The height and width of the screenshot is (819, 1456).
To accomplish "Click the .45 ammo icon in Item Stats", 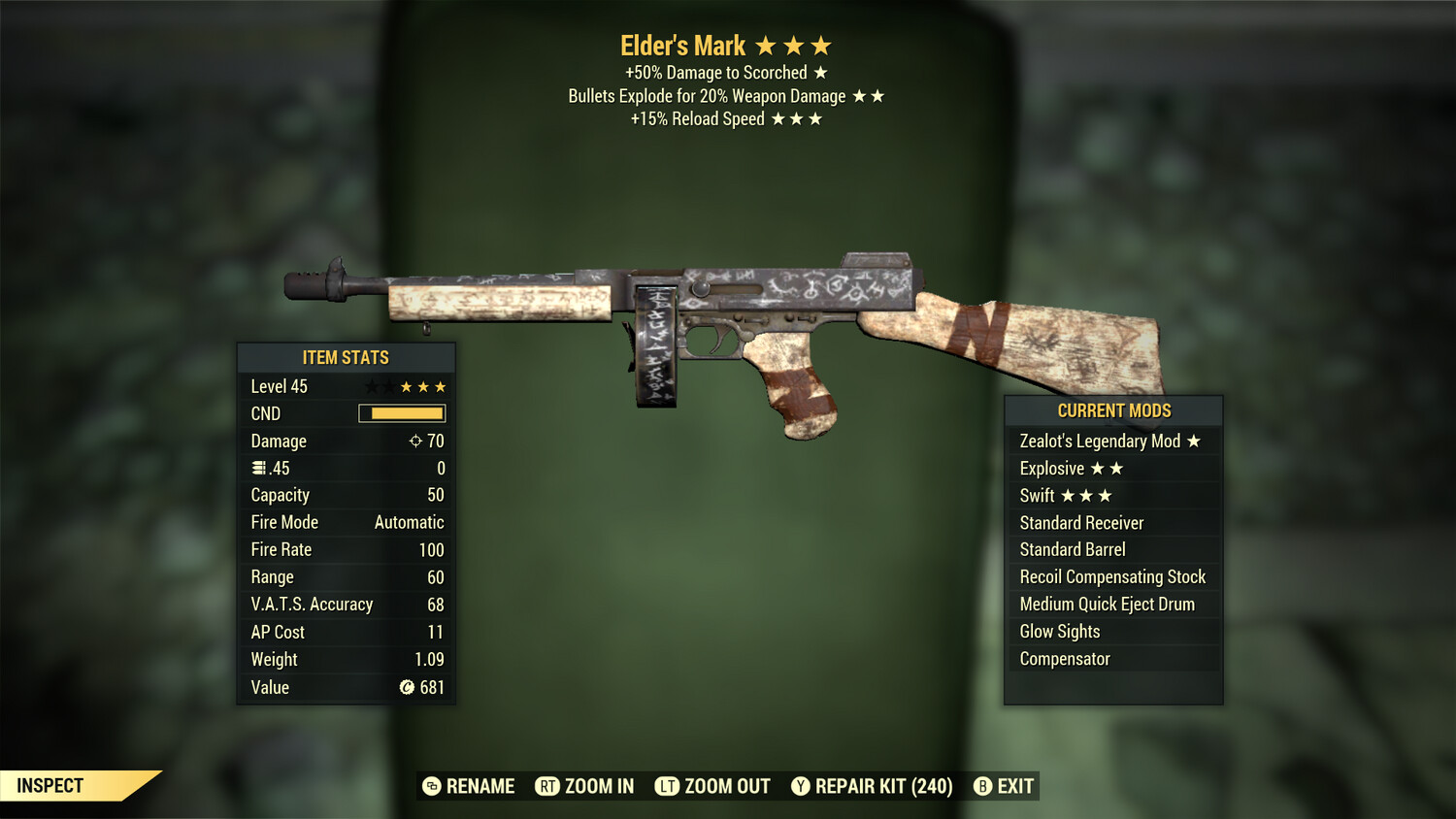I will [x=257, y=468].
